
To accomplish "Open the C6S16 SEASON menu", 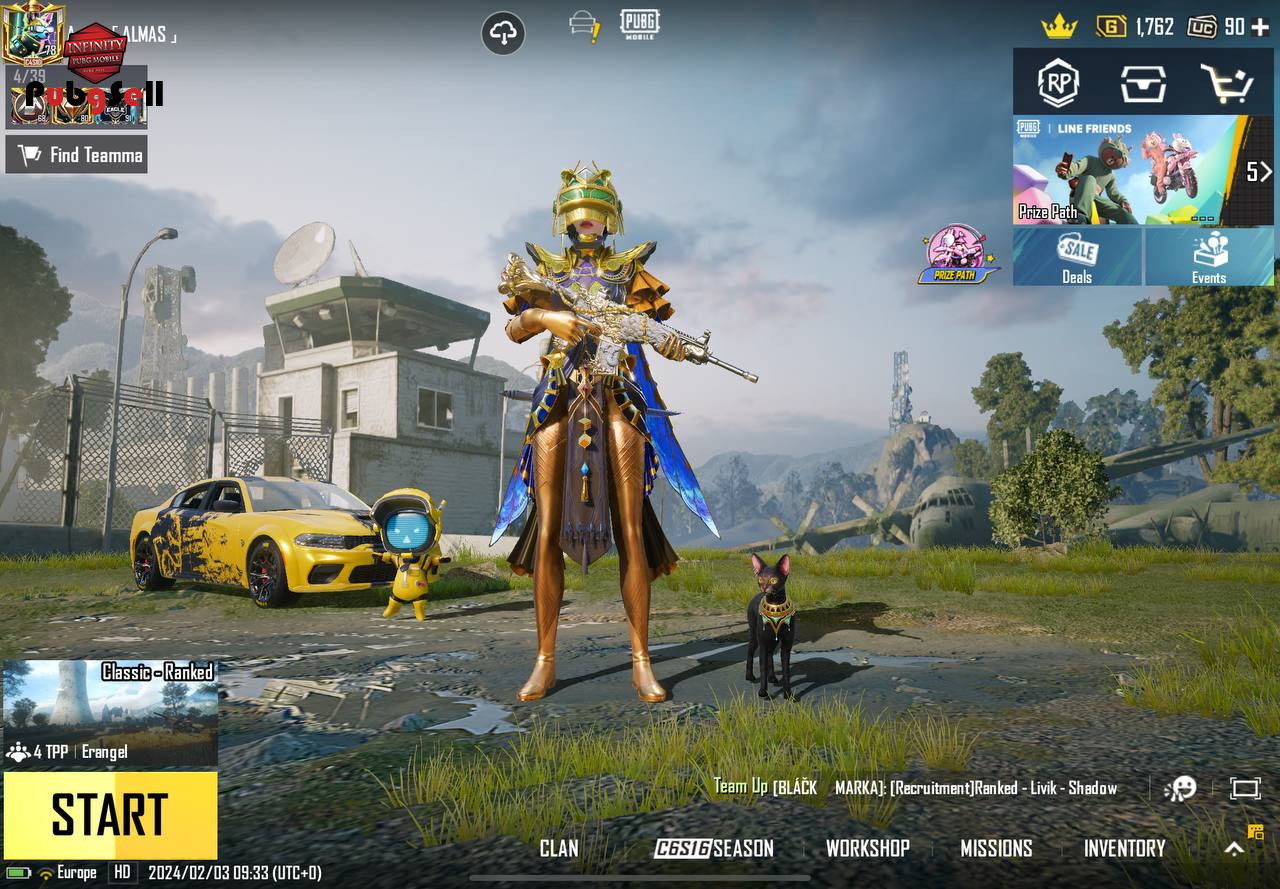I will pyautogui.click(x=714, y=848).
